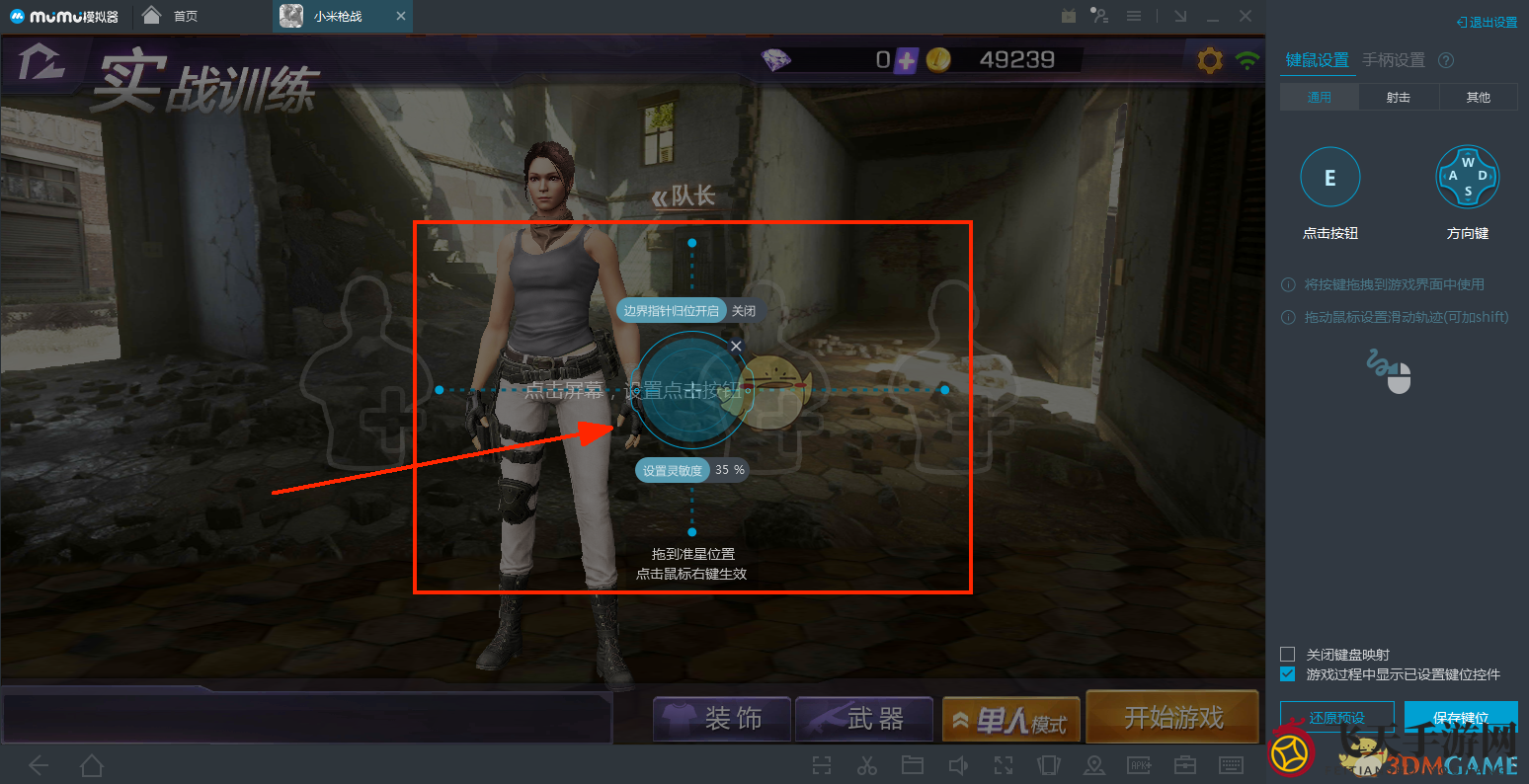Open the hamburger menu in the title bar
Viewport: 1529px width, 784px height.
[x=1134, y=15]
